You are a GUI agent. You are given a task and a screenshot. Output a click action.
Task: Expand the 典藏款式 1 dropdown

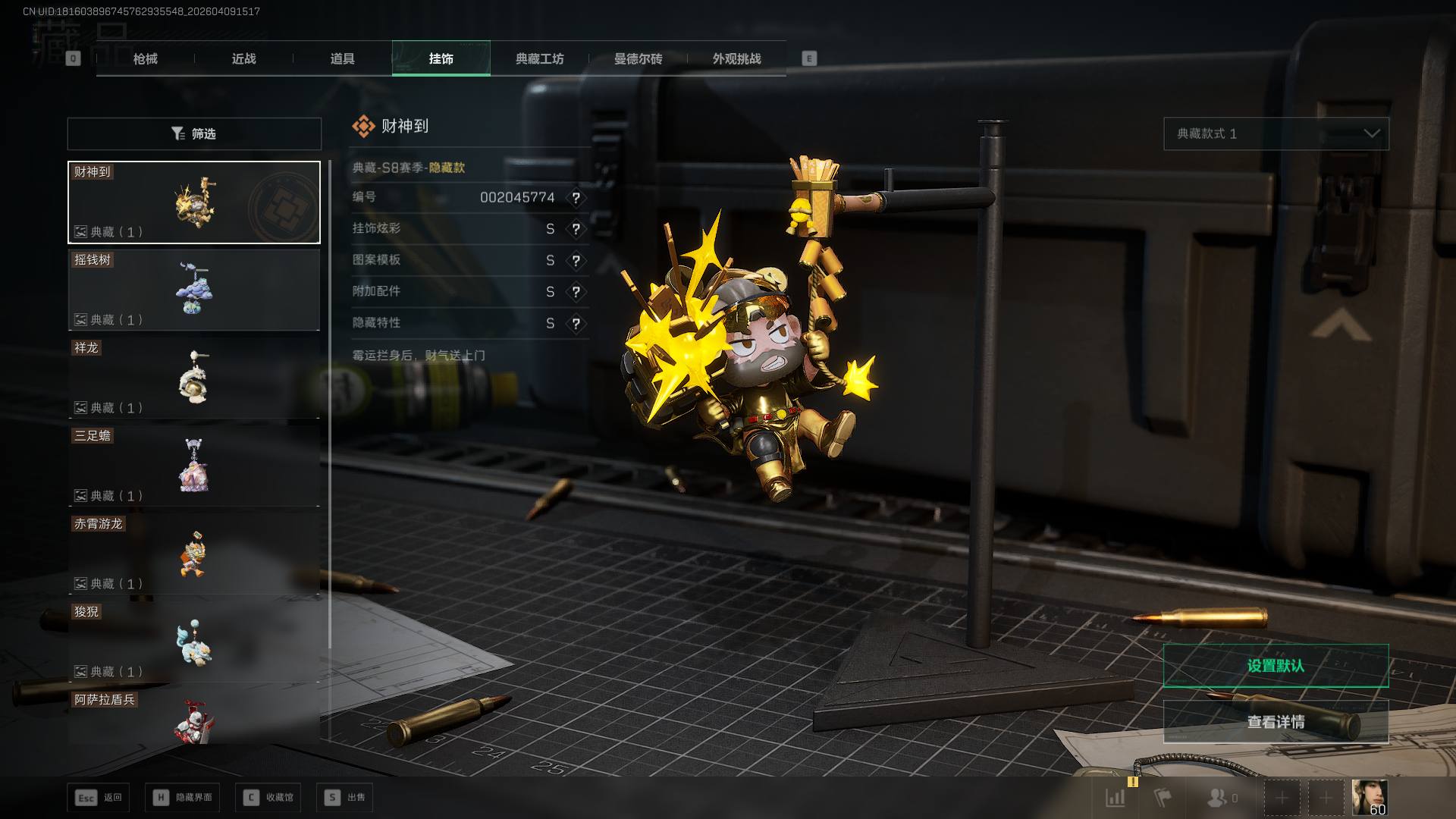pos(1276,133)
